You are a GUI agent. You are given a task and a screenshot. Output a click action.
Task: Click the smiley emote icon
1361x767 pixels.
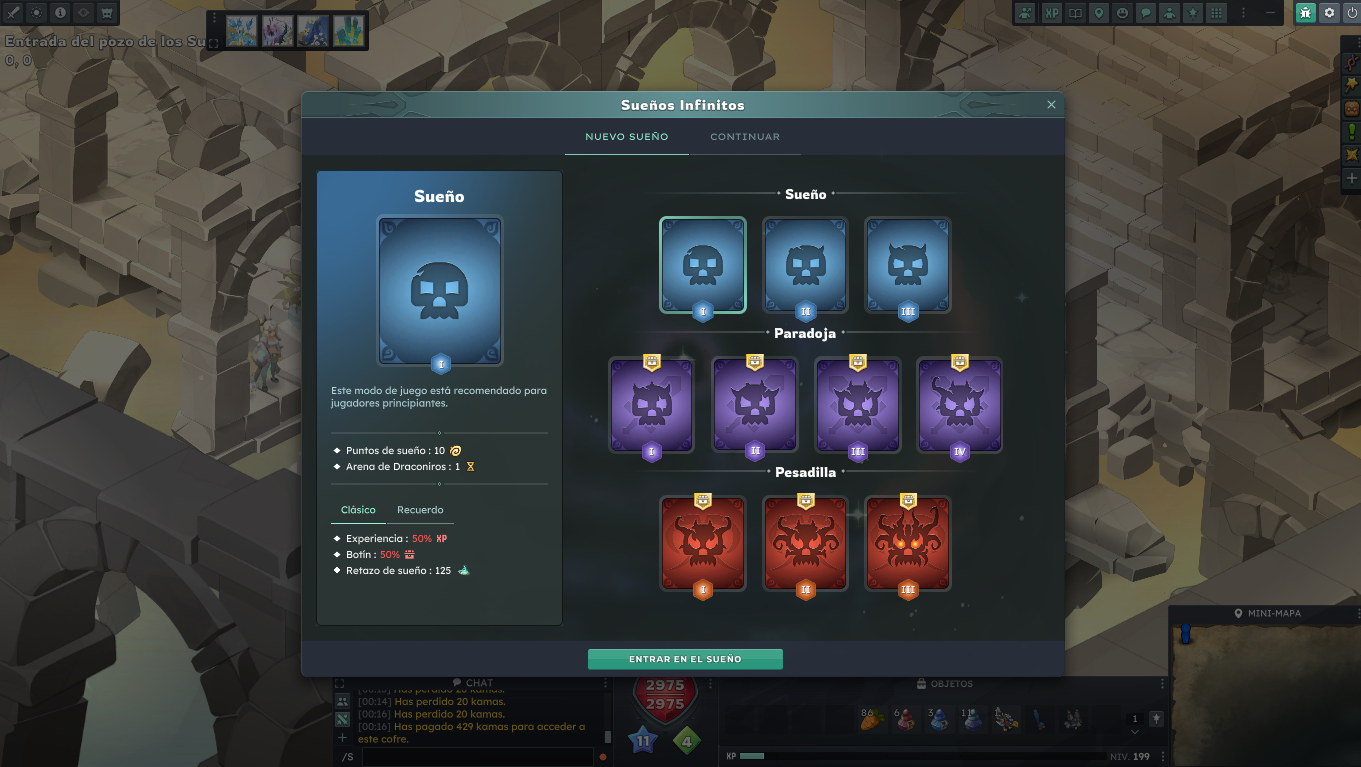(x=1123, y=13)
